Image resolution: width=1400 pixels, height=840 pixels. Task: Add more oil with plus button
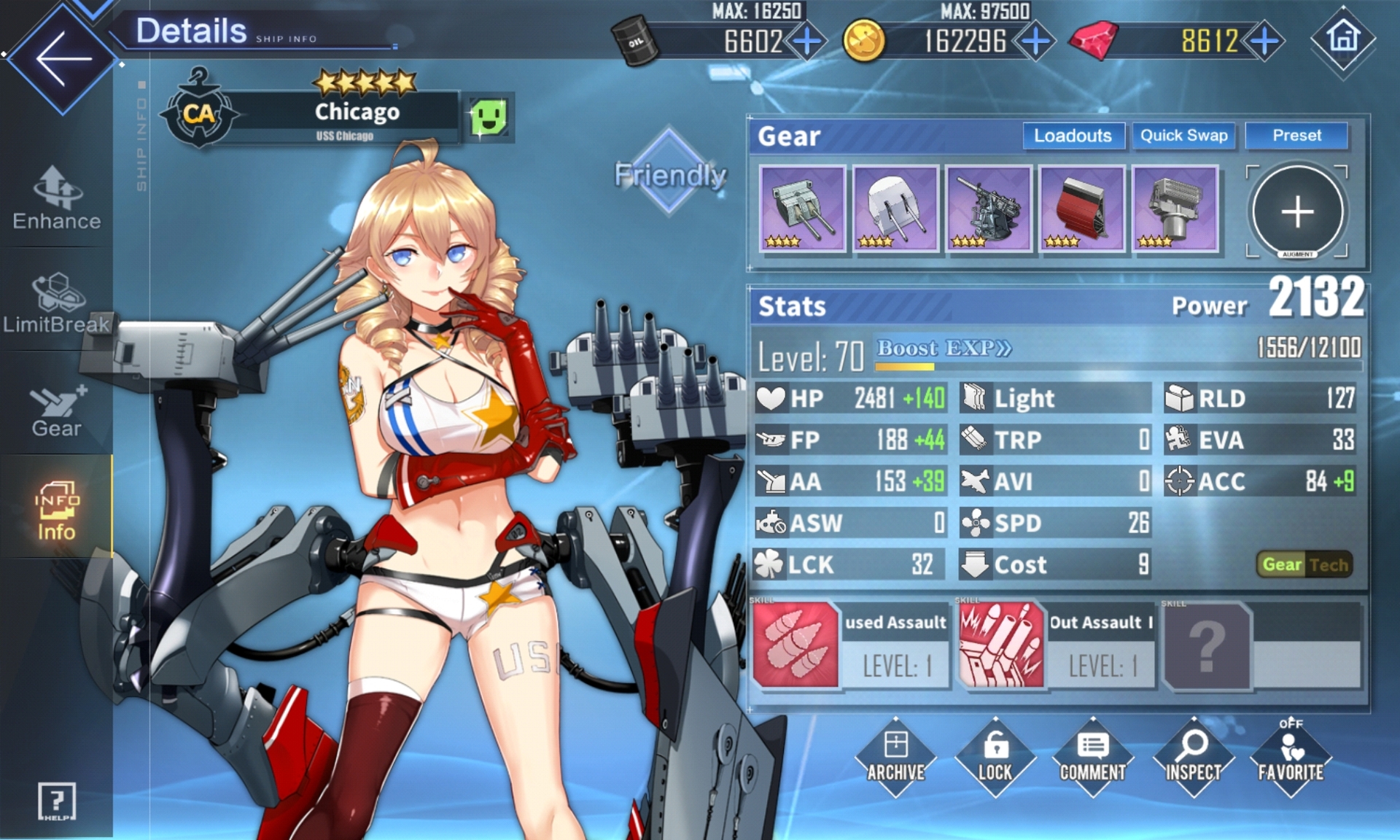807,42
